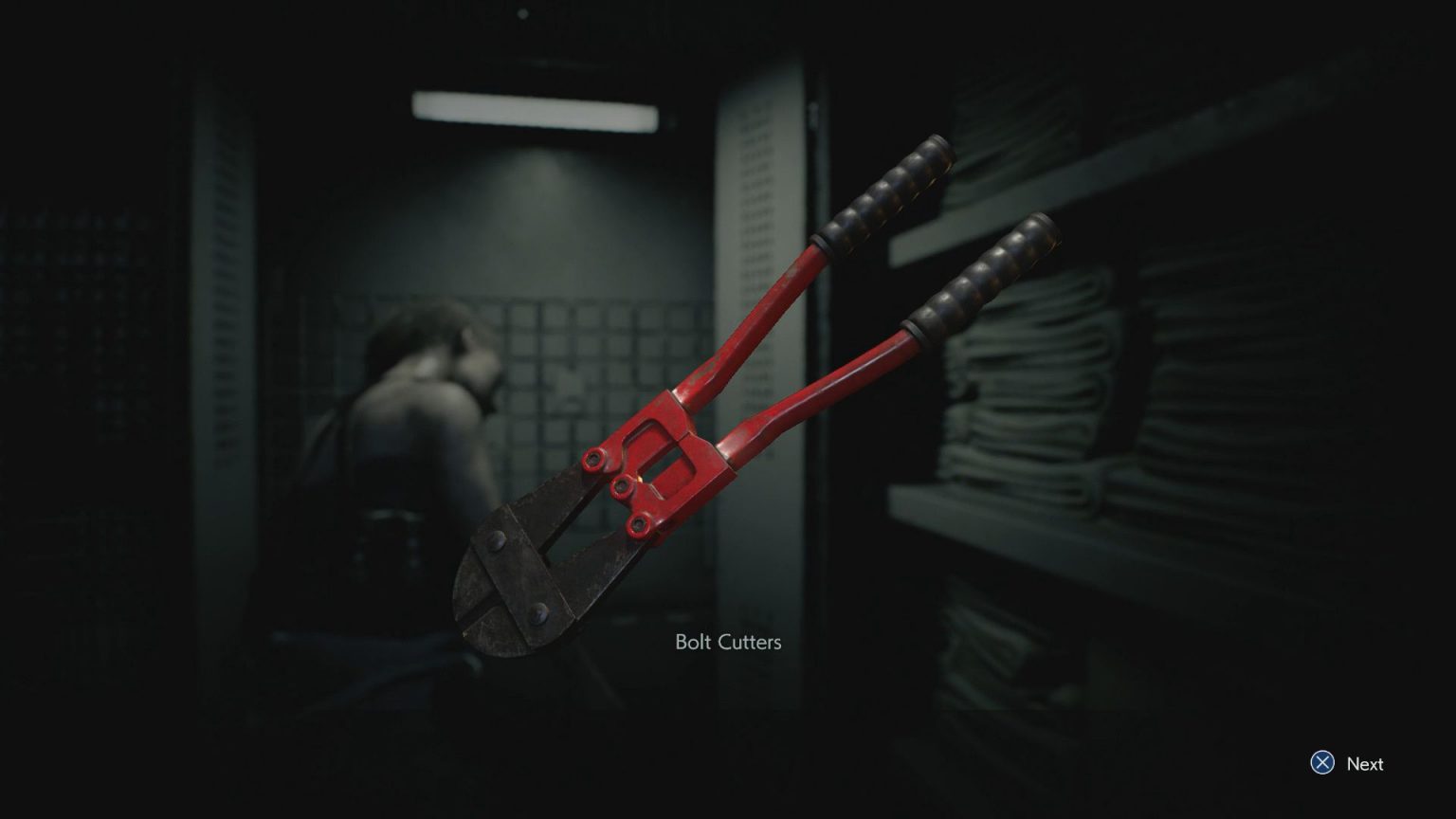
Task: Select the bolt near the red adjustment joint
Action: [x=623, y=486]
